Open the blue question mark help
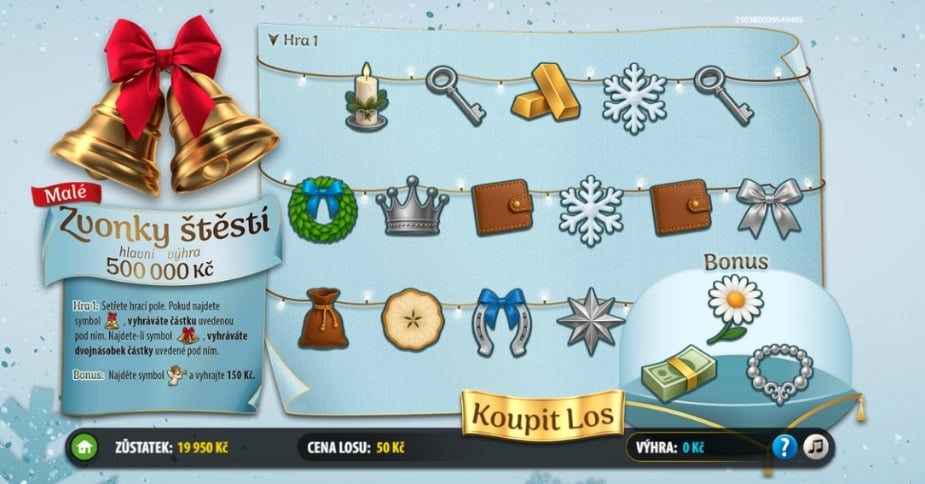The image size is (925, 484). (784, 447)
